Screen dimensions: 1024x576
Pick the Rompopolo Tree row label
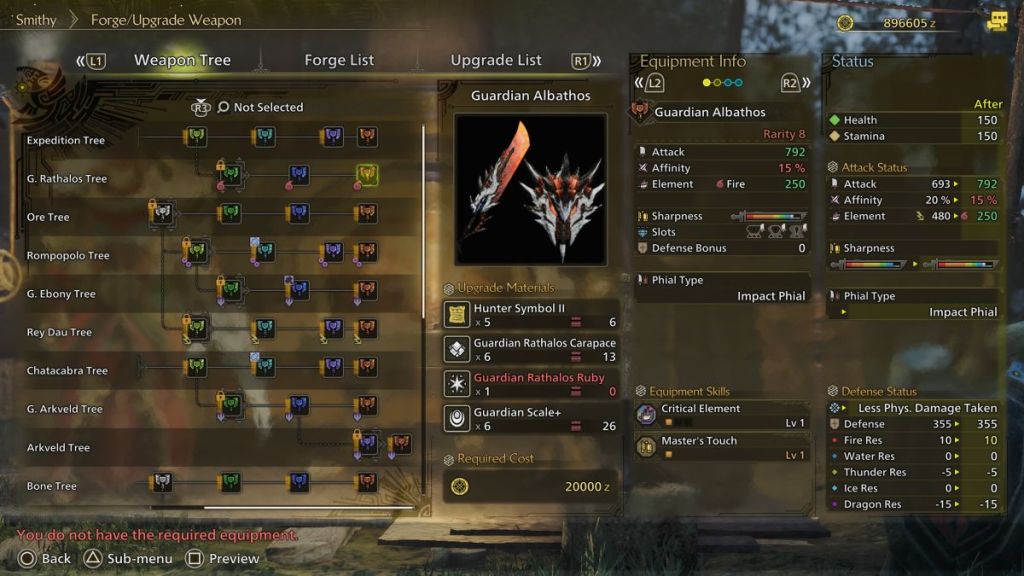click(x=68, y=255)
